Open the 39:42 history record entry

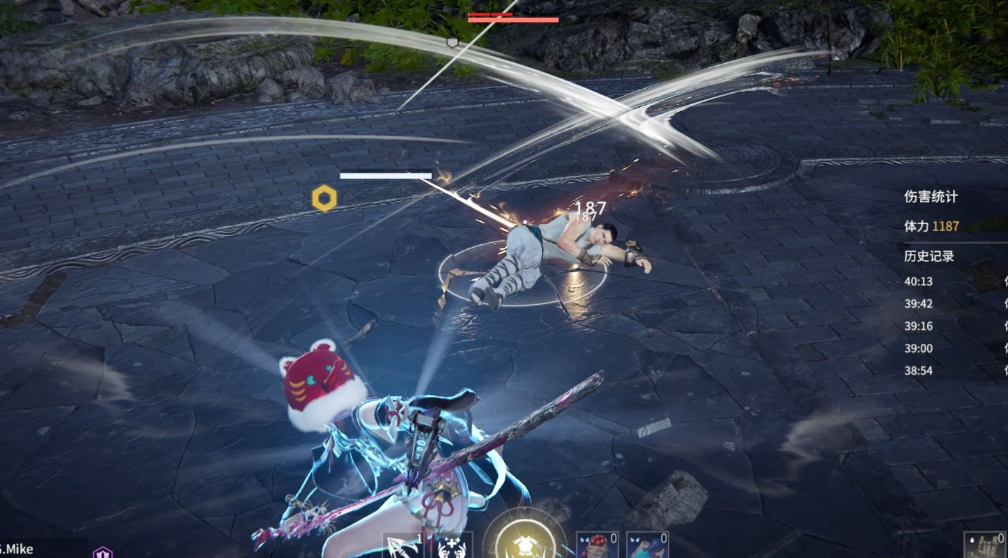[x=919, y=304]
